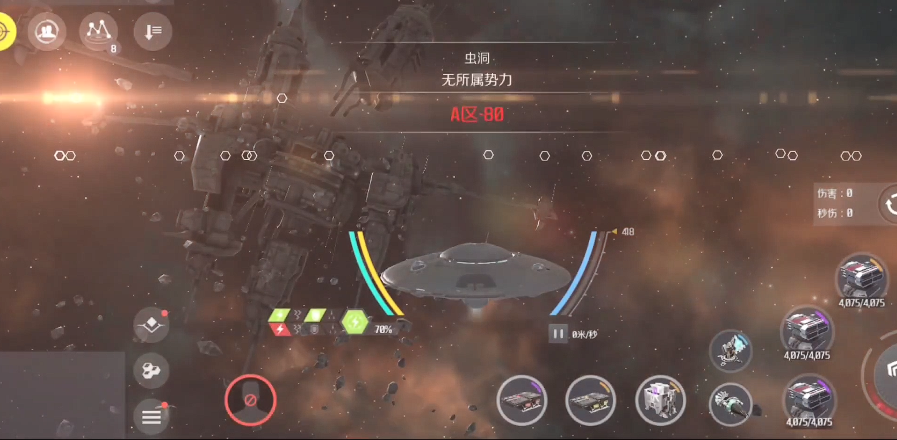
Task: Click the downward arrow list button
Action: tap(152, 32)
